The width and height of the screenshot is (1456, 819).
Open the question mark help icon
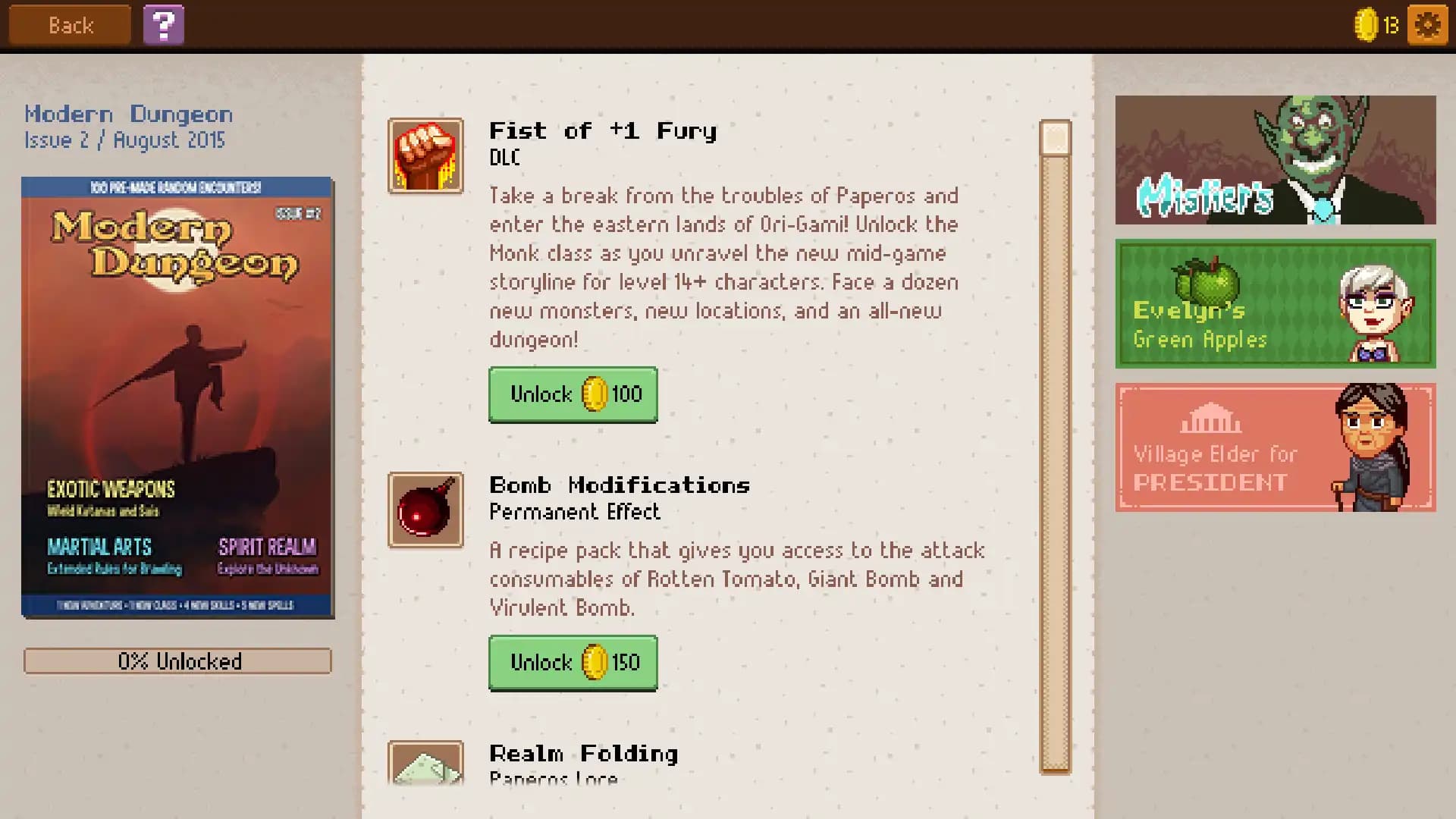click(164, 24)
